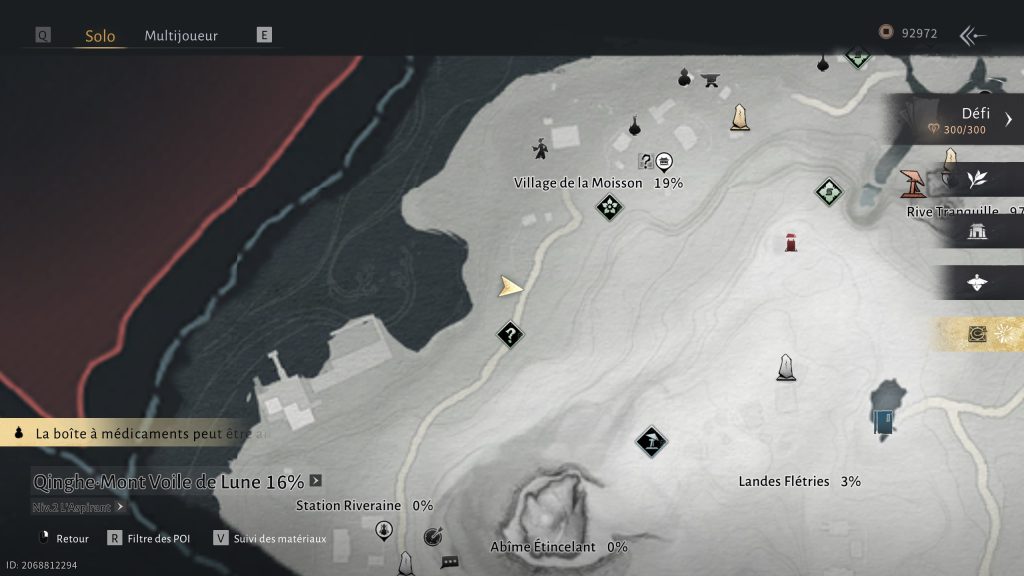This screenshot has width=1024, height=576.
Task: Open the Défi challenge panel
Action: tap(960, 120)
